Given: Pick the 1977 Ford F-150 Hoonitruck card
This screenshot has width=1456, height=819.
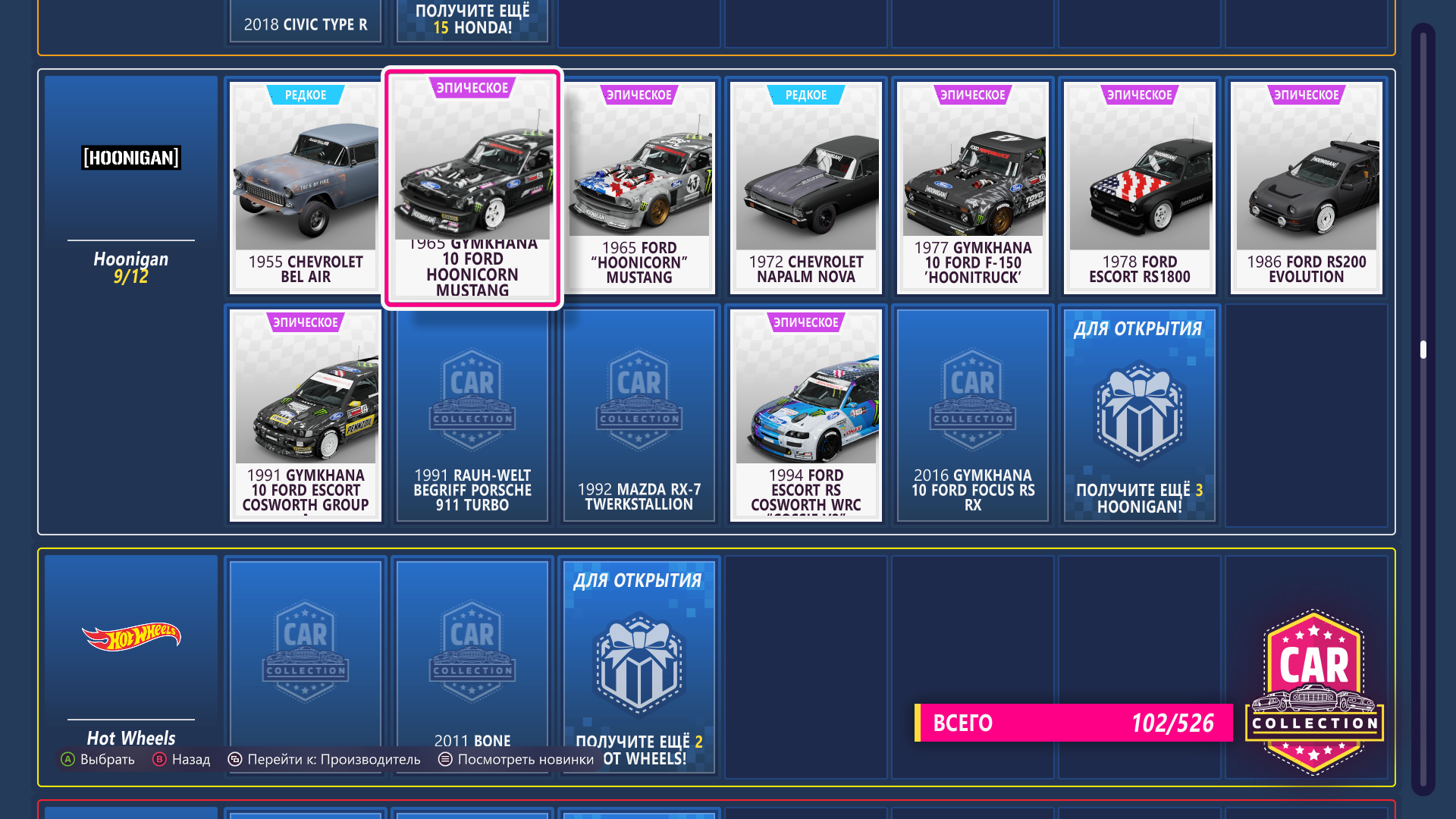Looking at the screenshot, I should pos(973,187).
